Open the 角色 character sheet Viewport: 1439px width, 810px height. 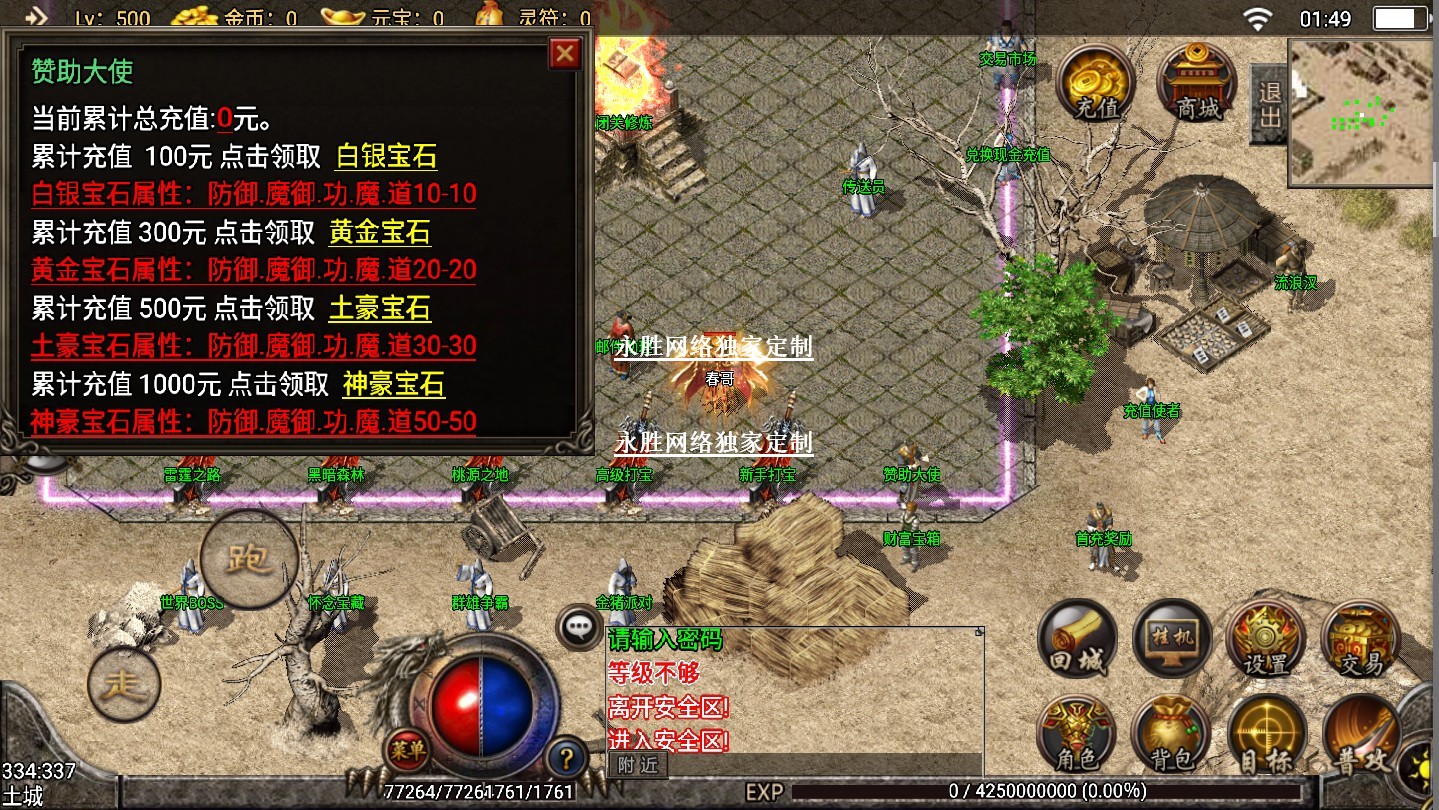(x=1076, y=735)
